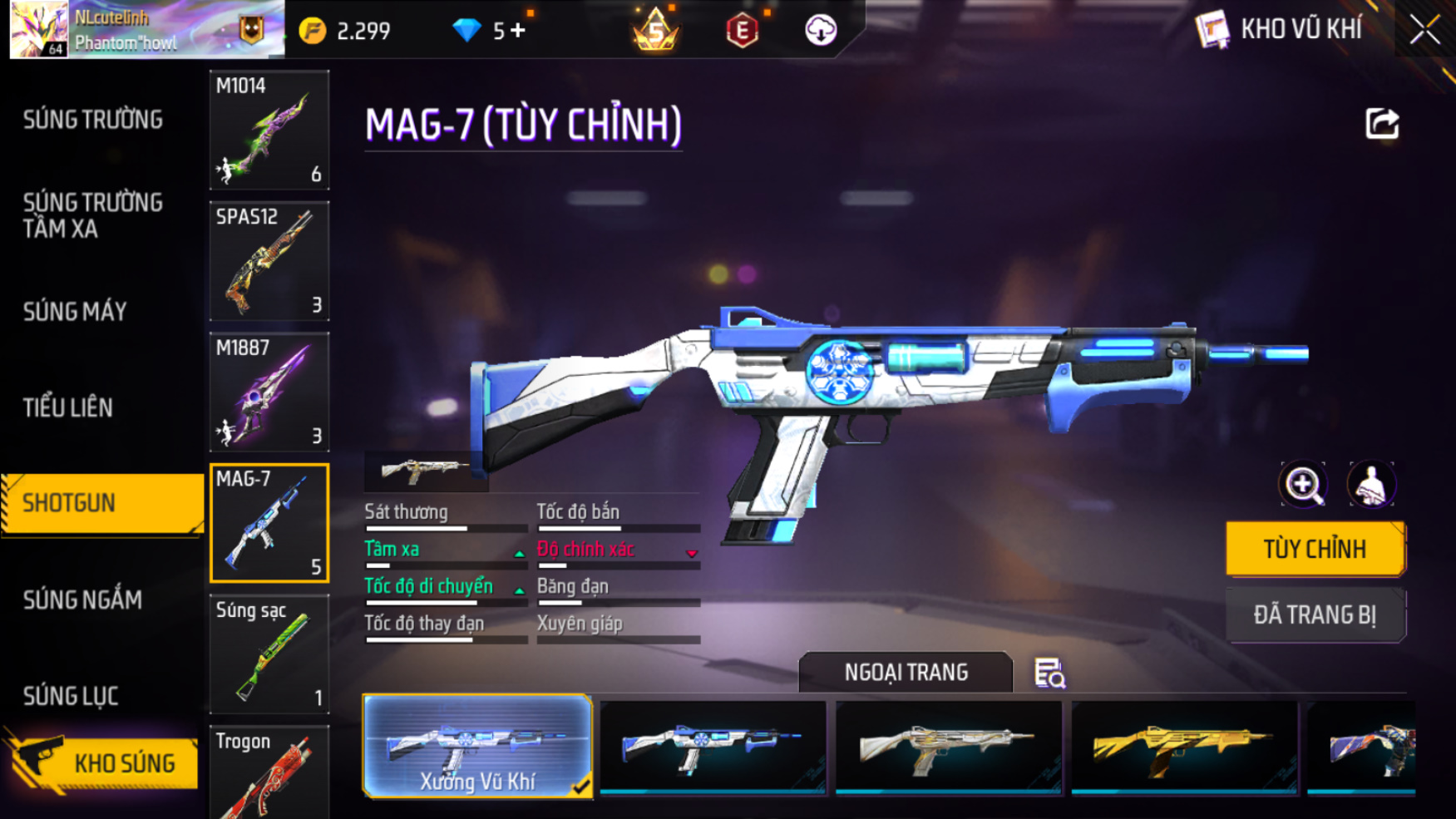
Task: Select the gold MAG-7 skin thumbnail
Action: click(x=1184, y=747)
